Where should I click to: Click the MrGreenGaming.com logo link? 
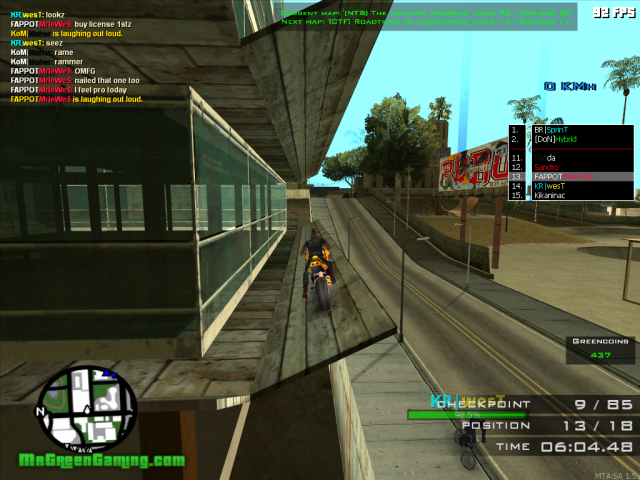102,461
